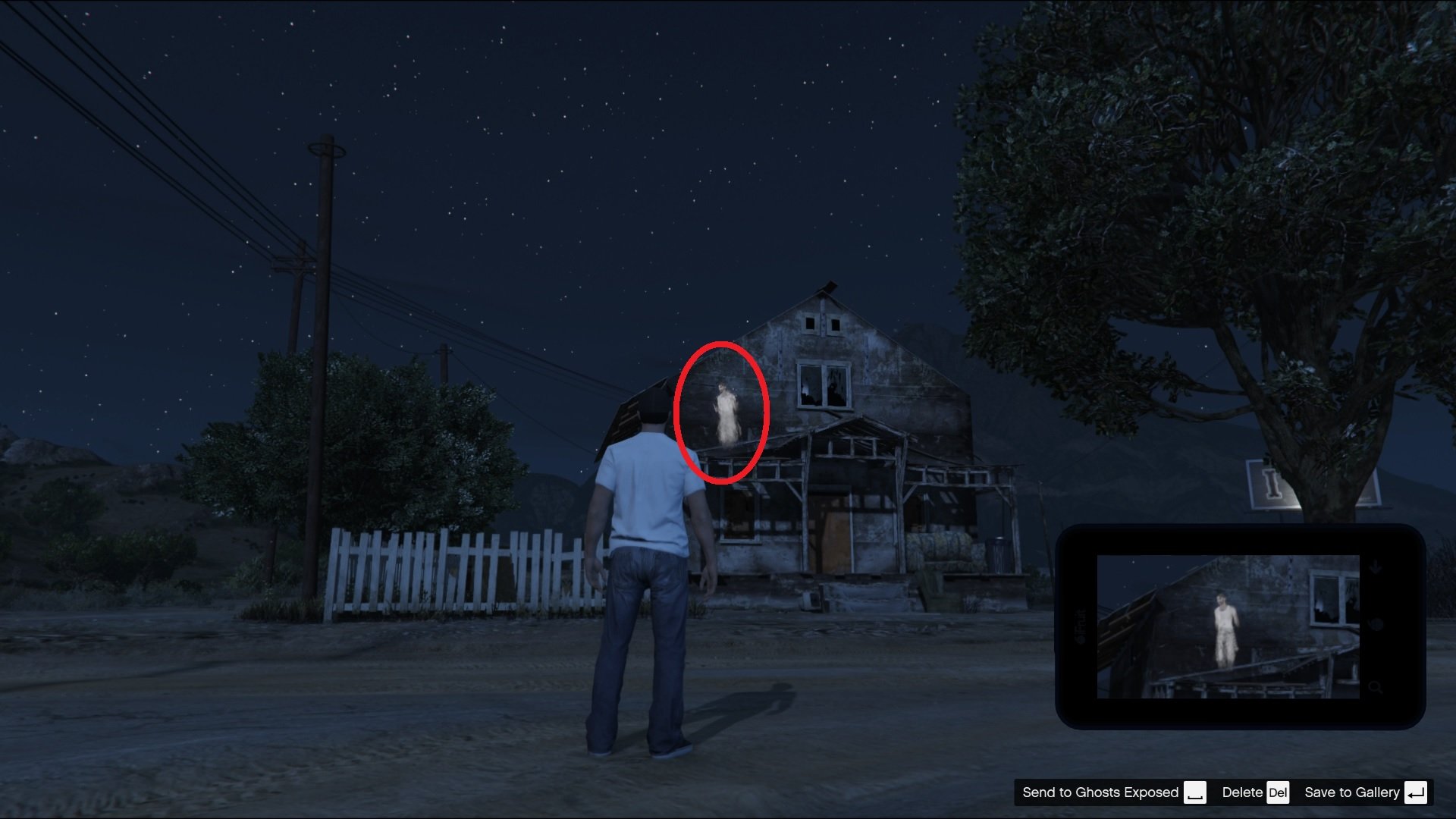Select the download arrow icon on the phone
The width and height of the screenshot is (1456, 819).
point(1376,566)
